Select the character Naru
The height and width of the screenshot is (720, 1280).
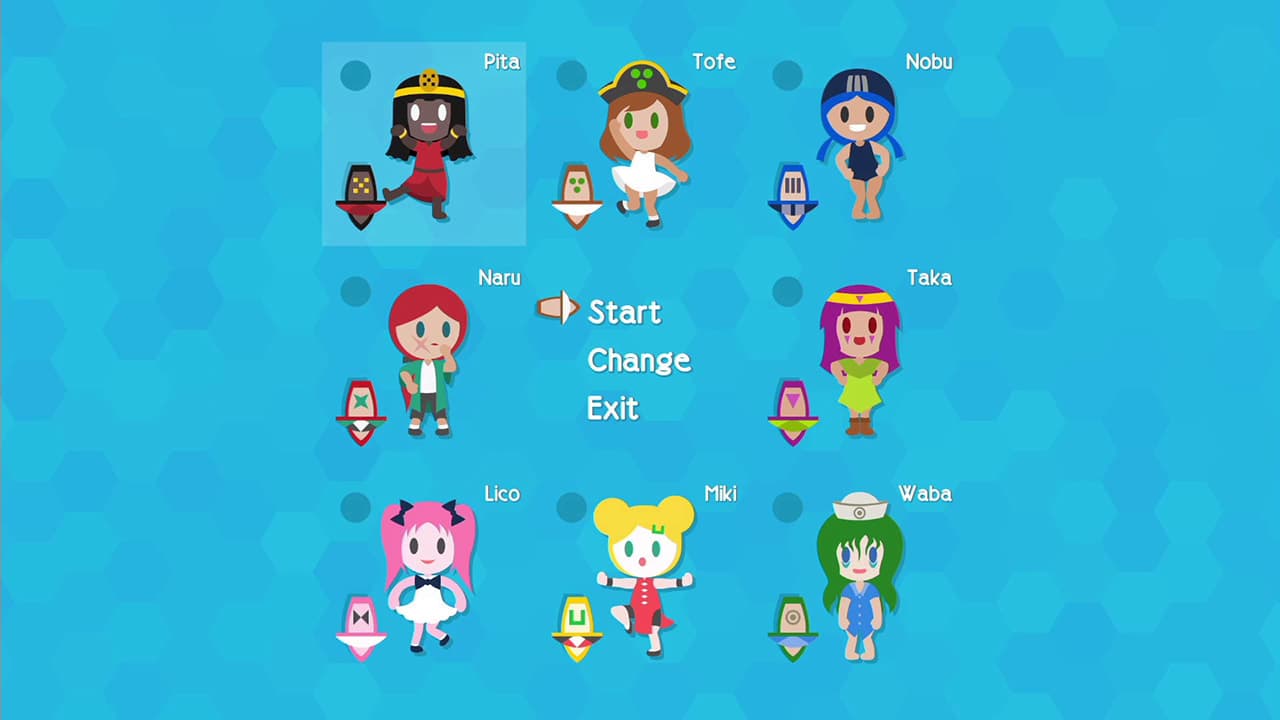coord(428,370)
